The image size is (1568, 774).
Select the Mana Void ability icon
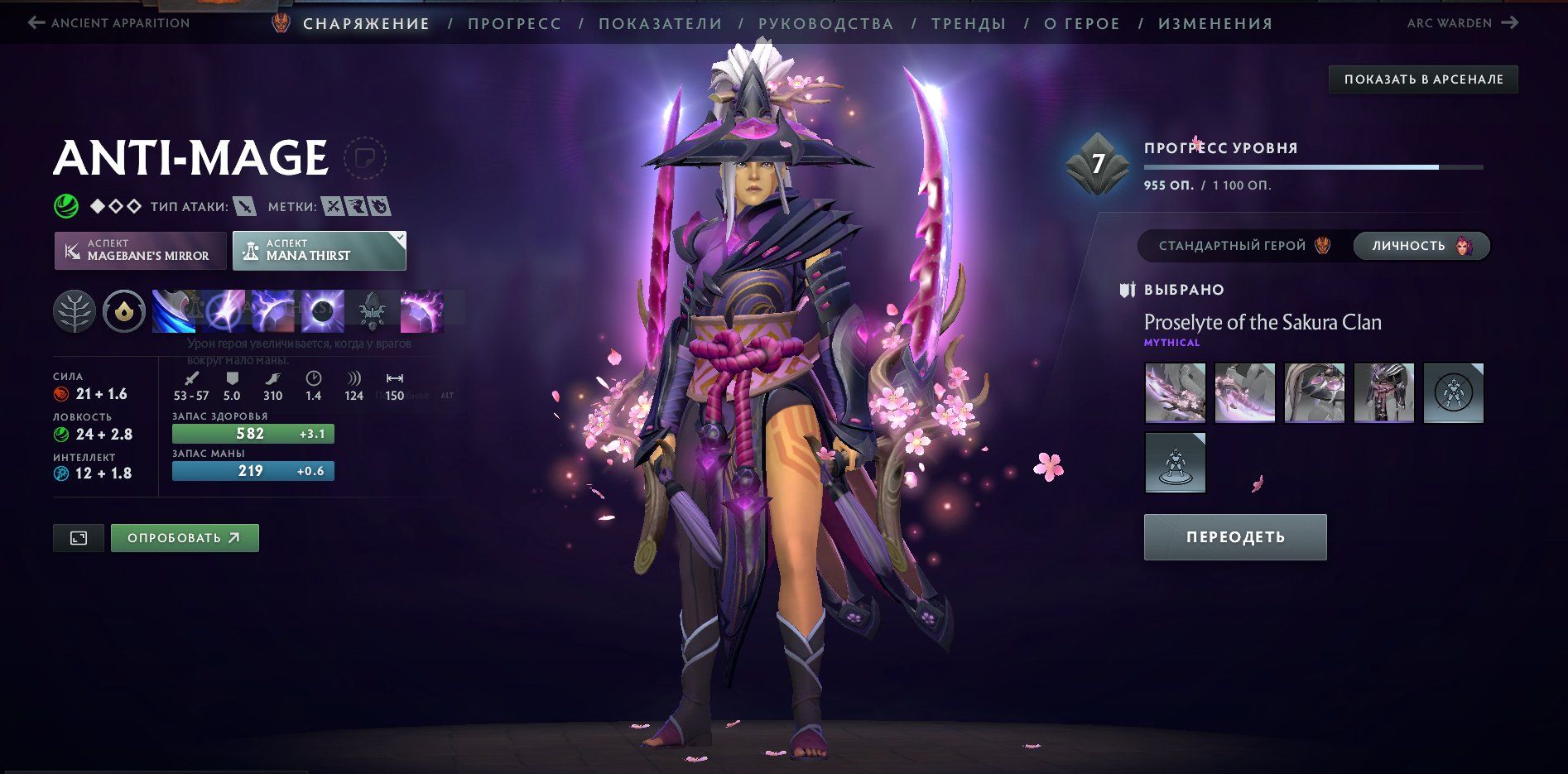click(323, 311)
